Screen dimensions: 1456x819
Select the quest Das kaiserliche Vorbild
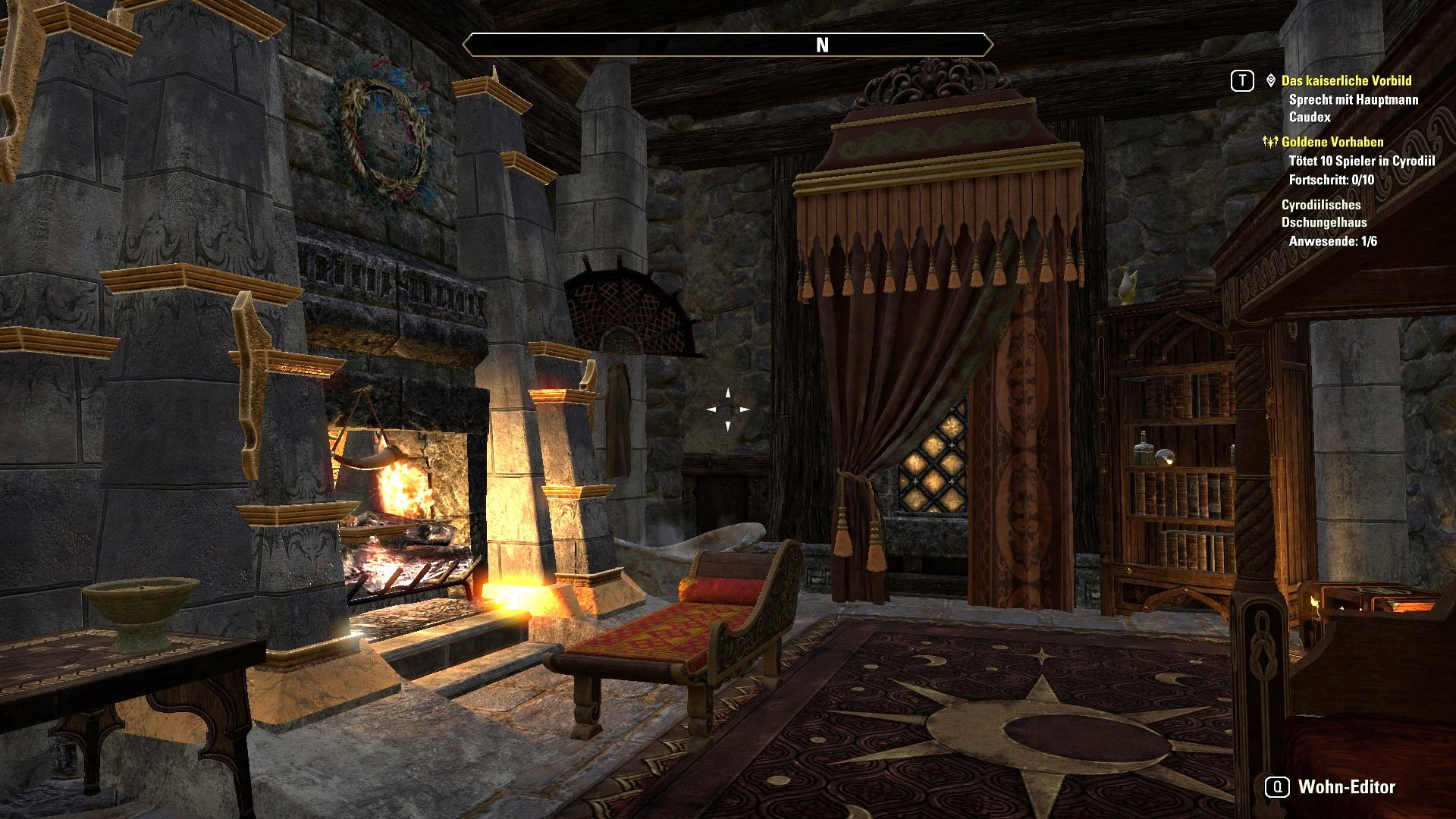1346,80
